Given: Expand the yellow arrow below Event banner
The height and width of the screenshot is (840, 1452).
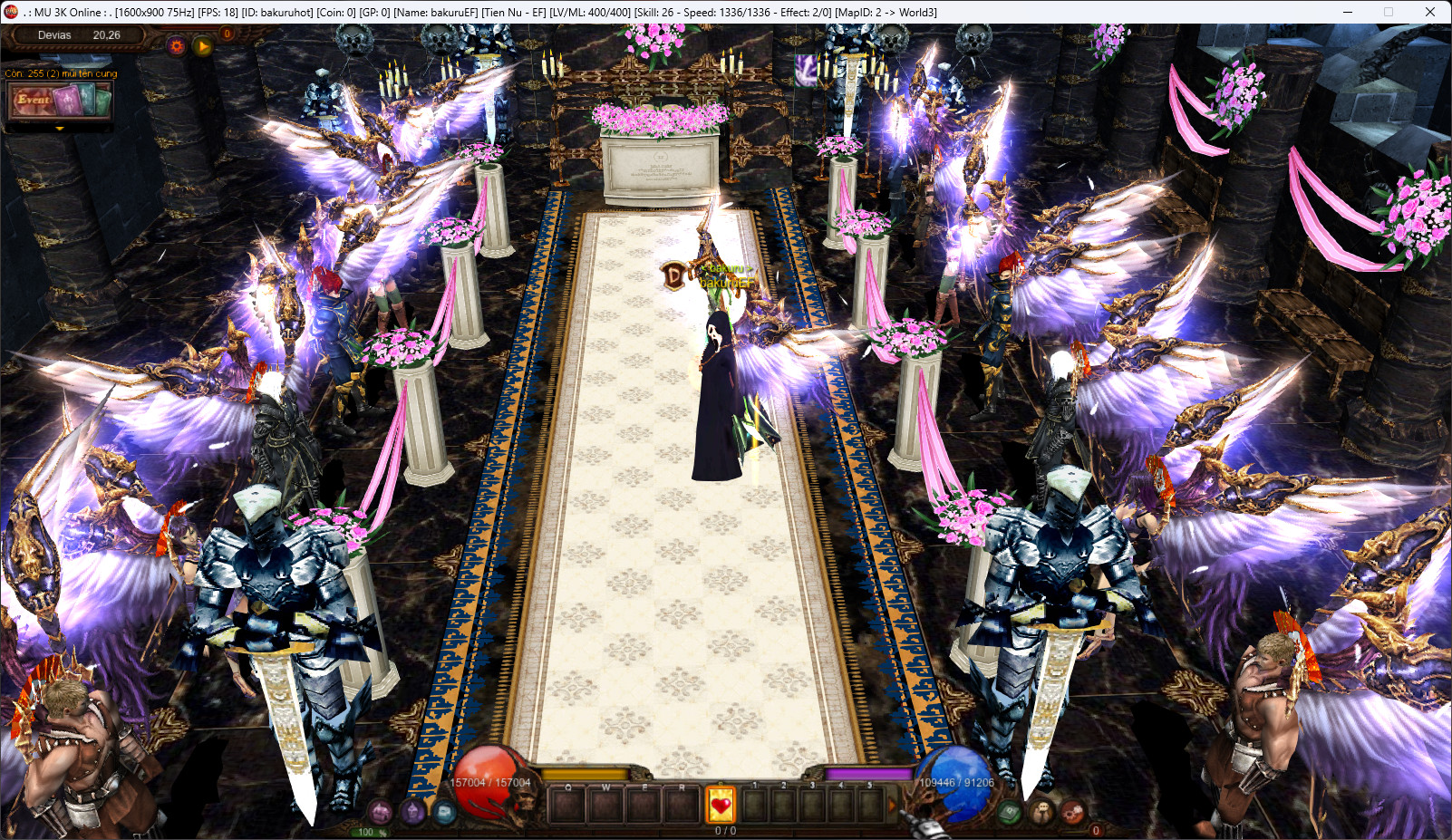Looking at the screenshot, I should [60, 129].
